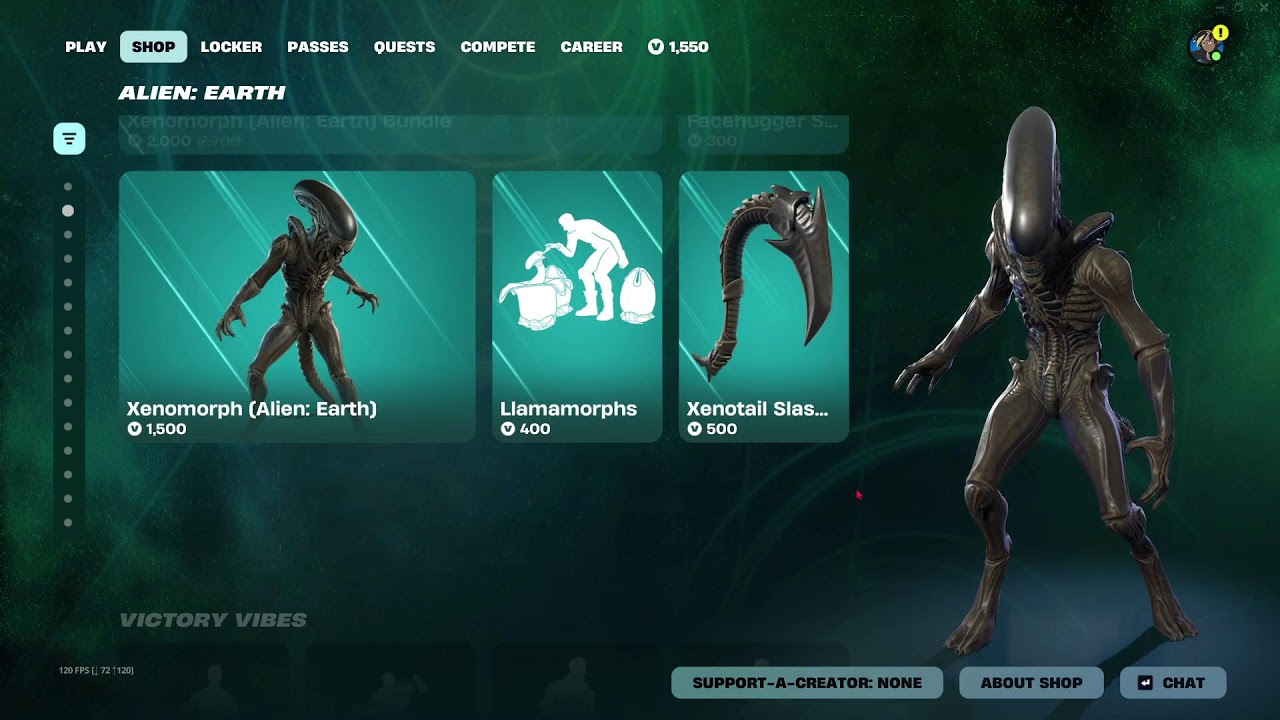Click the Shop tab
1280x720 pixels.
[154, 47]
